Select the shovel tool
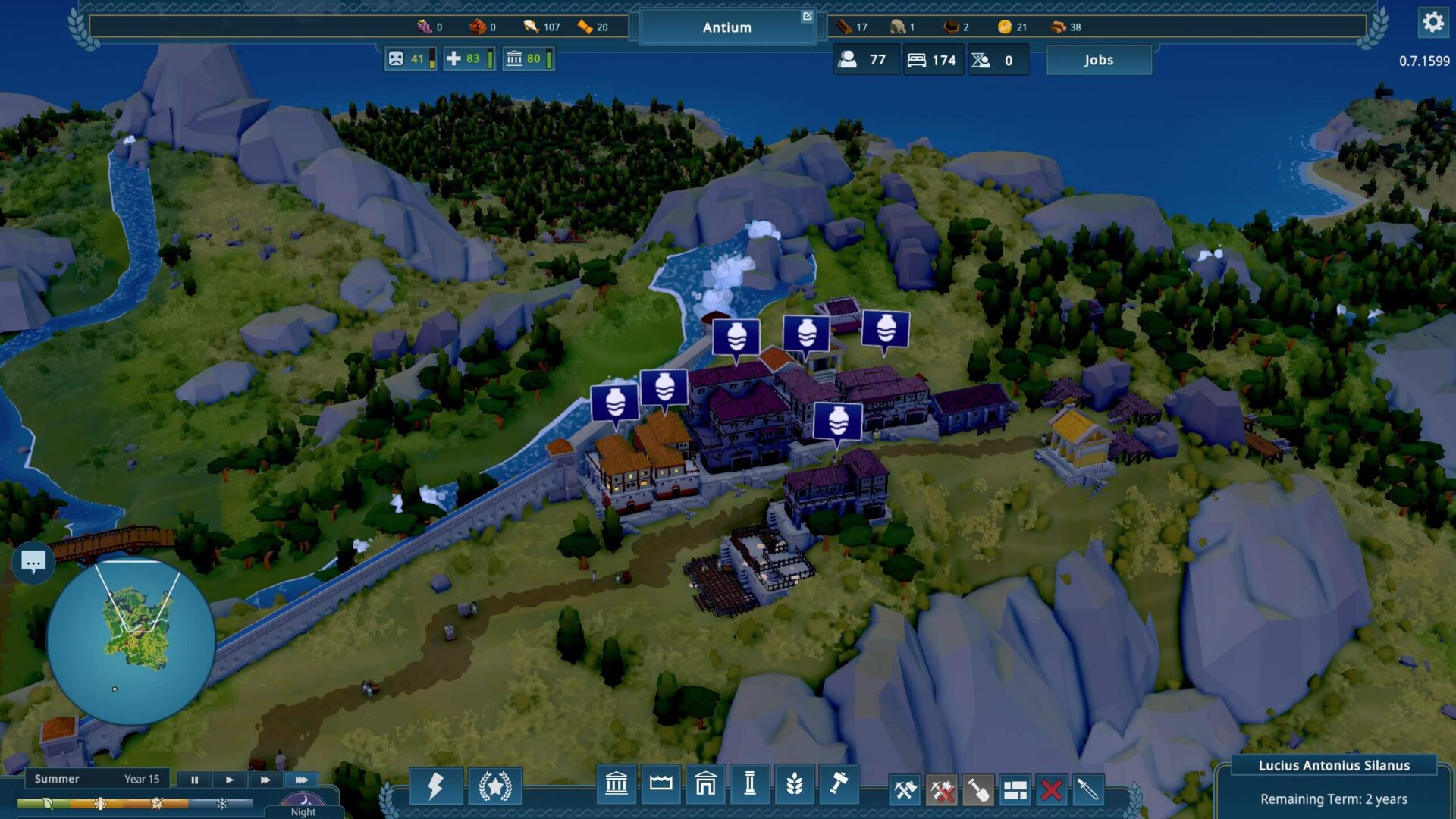1456x819 pixels. [x=978, y=790]
